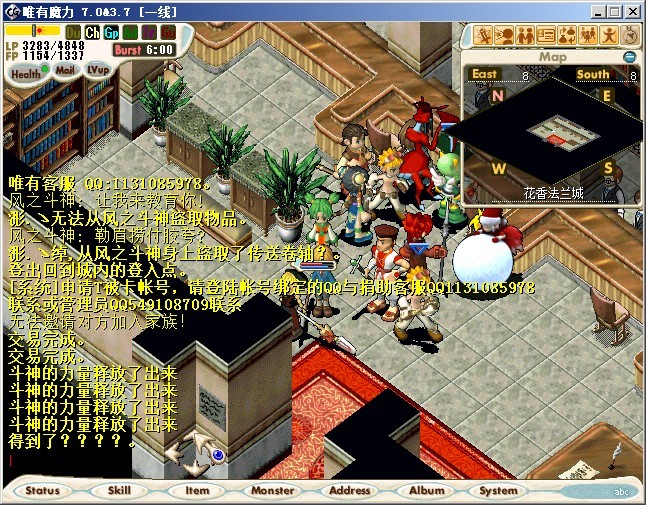Click the LVup button
The image size is (646, 505).
(98, 70)
